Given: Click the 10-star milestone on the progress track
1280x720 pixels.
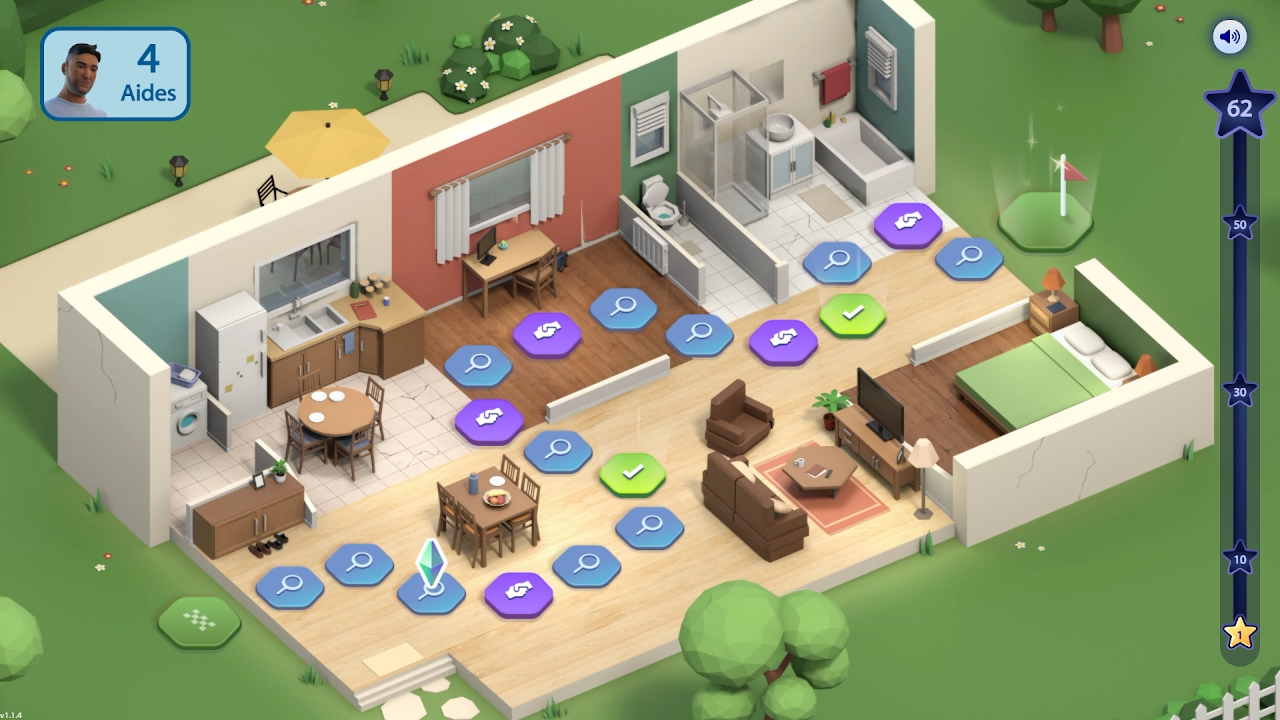Looking at the screenshot, I should (x=1240, y=559).
